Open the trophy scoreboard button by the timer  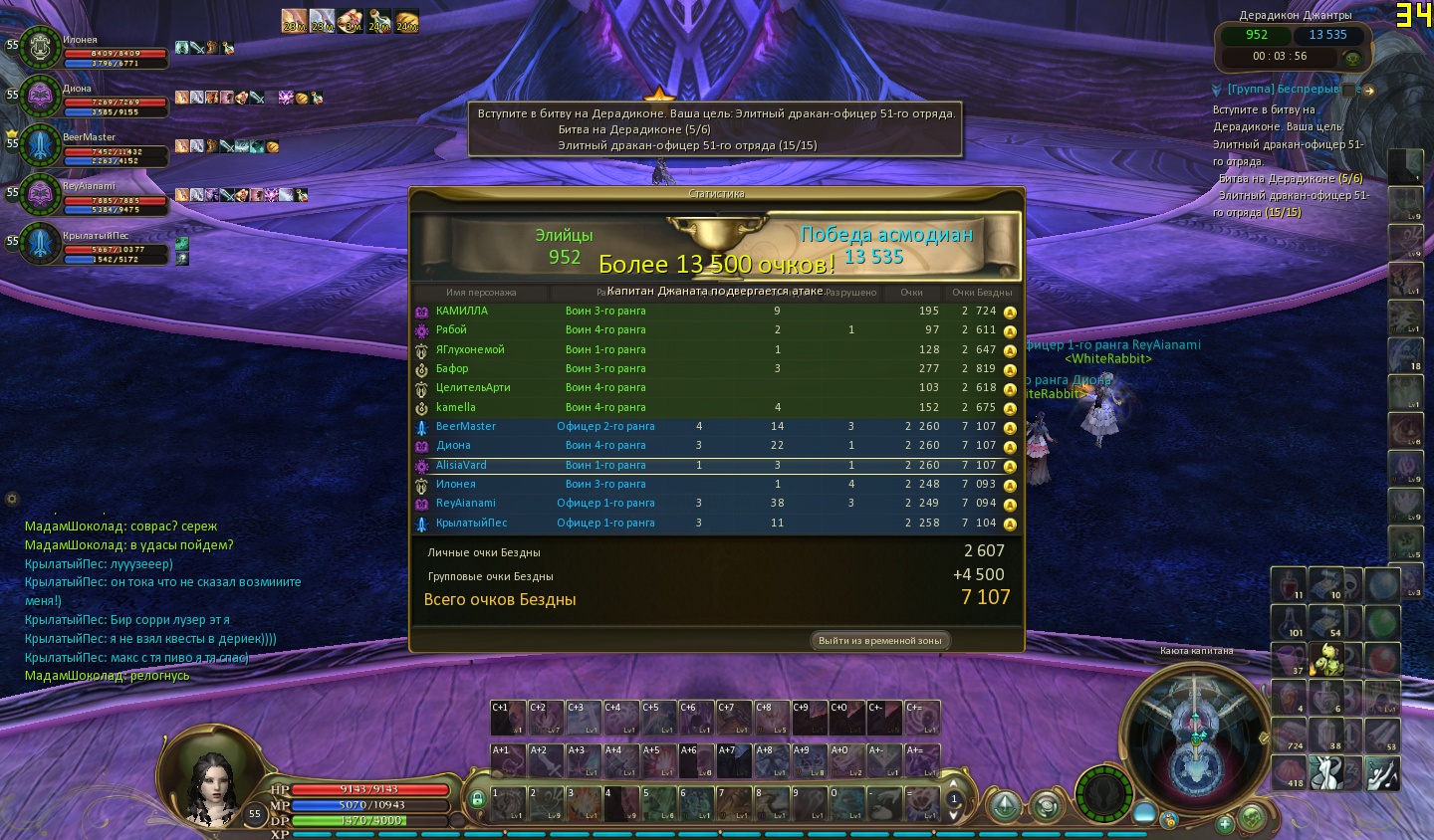[1351, 59]
